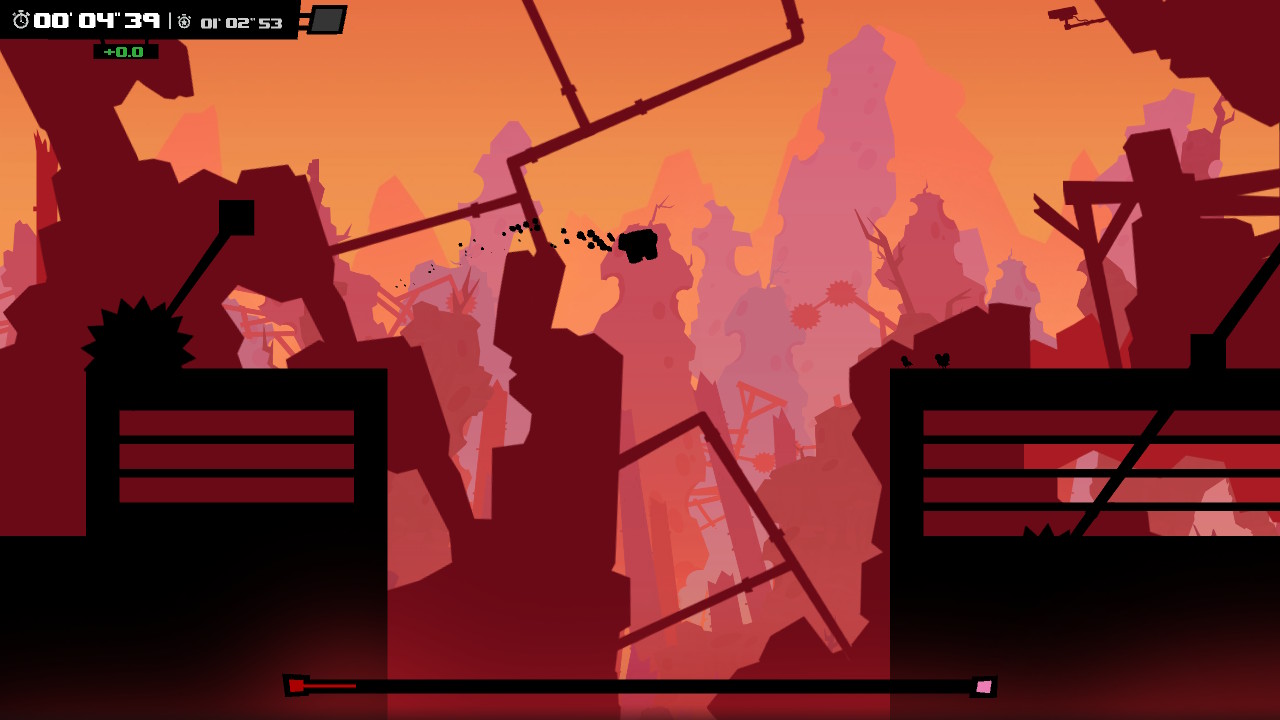Click the best-time stopwatch icon
This screenshot has width=1280, height=720.
pos(184,22)
